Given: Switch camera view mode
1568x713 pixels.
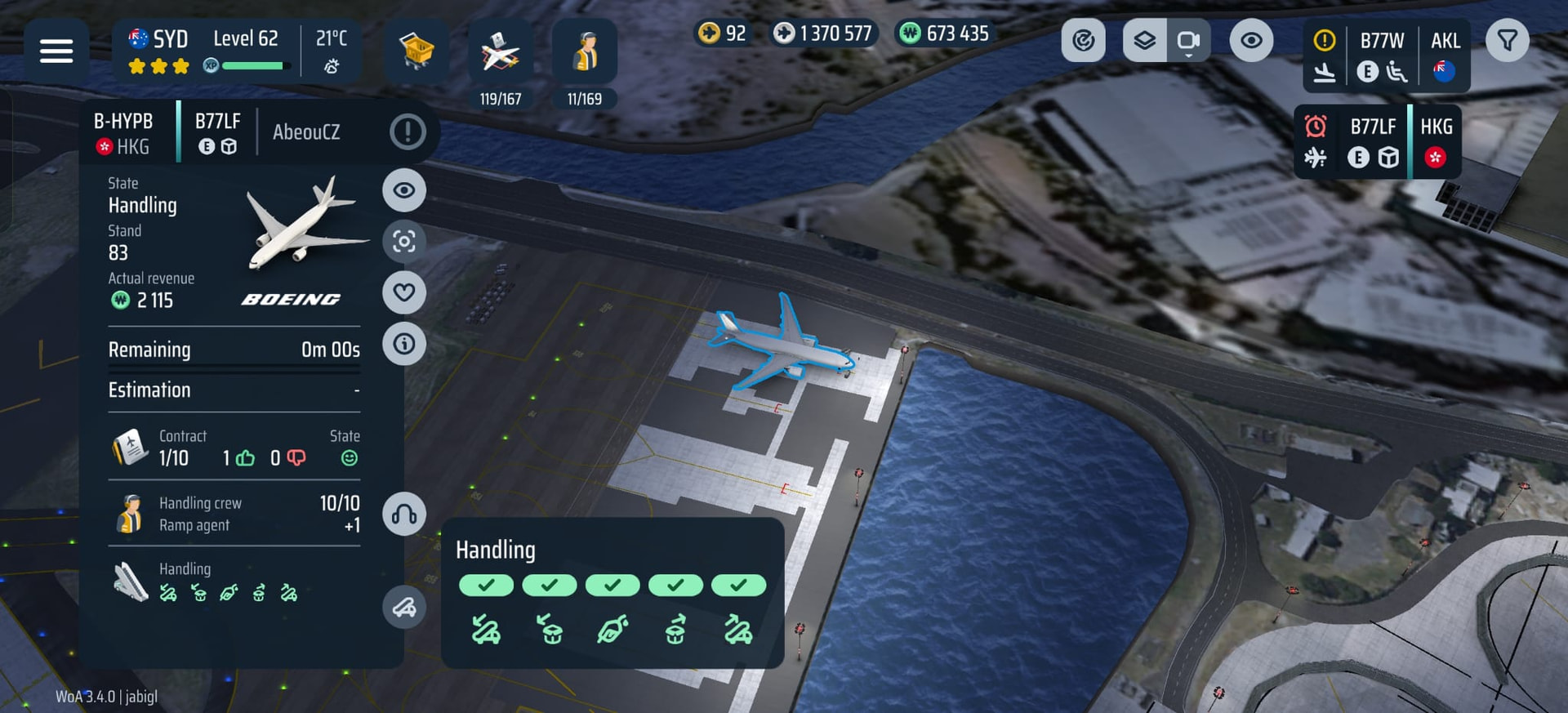Looking at the screenshot, I should pos(1189,41).
